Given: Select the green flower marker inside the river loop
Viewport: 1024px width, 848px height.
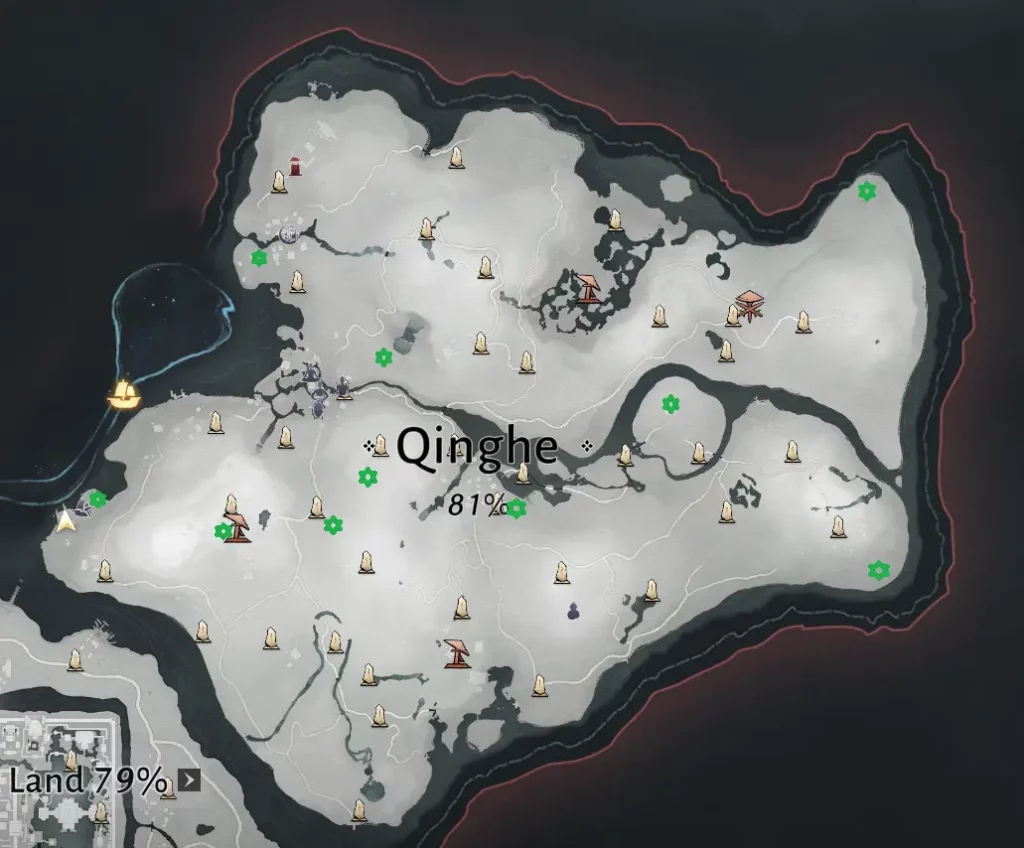Looking at the screenshot, I should (x=671, y=404).
